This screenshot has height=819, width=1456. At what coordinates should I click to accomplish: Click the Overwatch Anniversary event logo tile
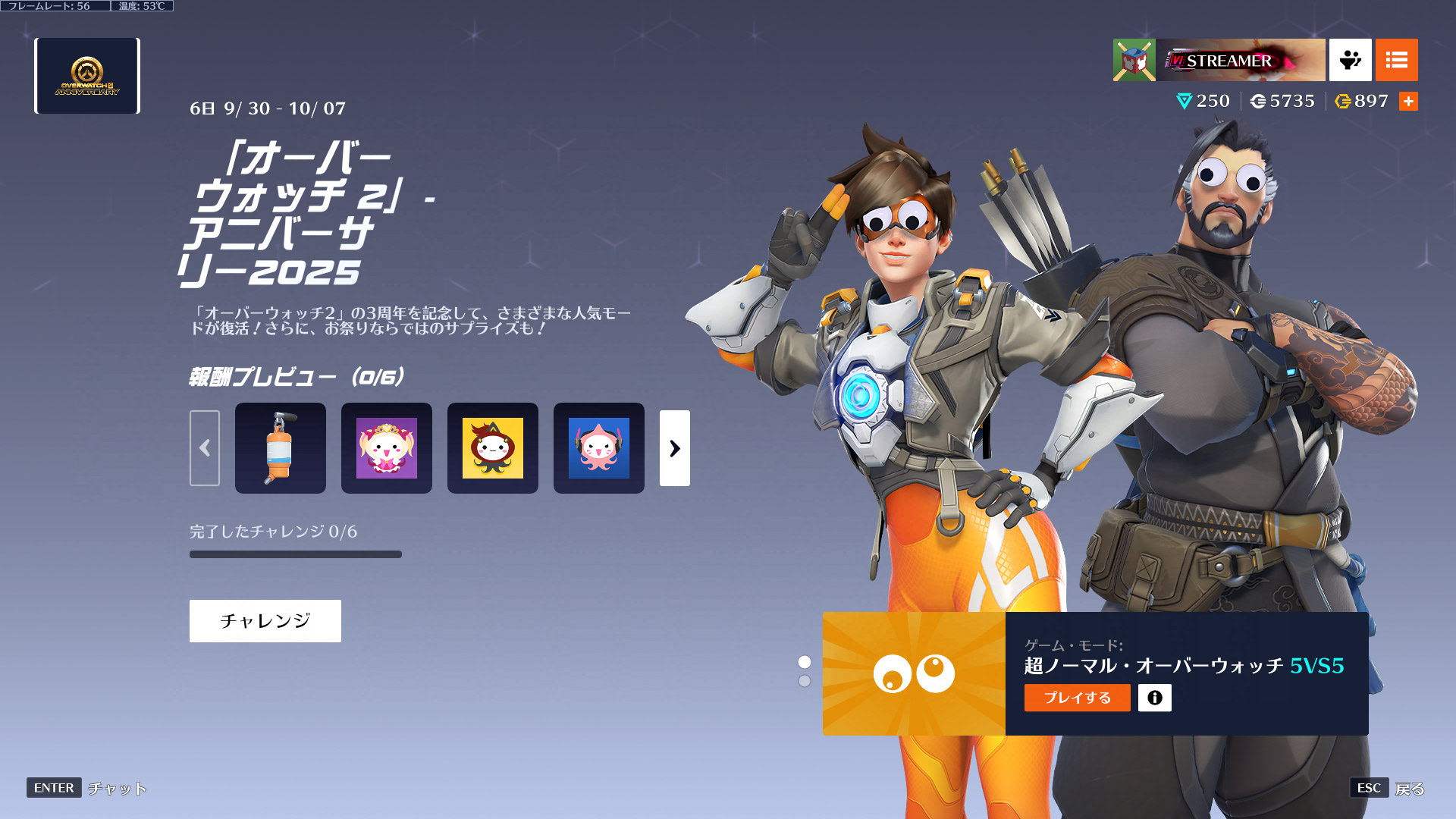point(87,76)
